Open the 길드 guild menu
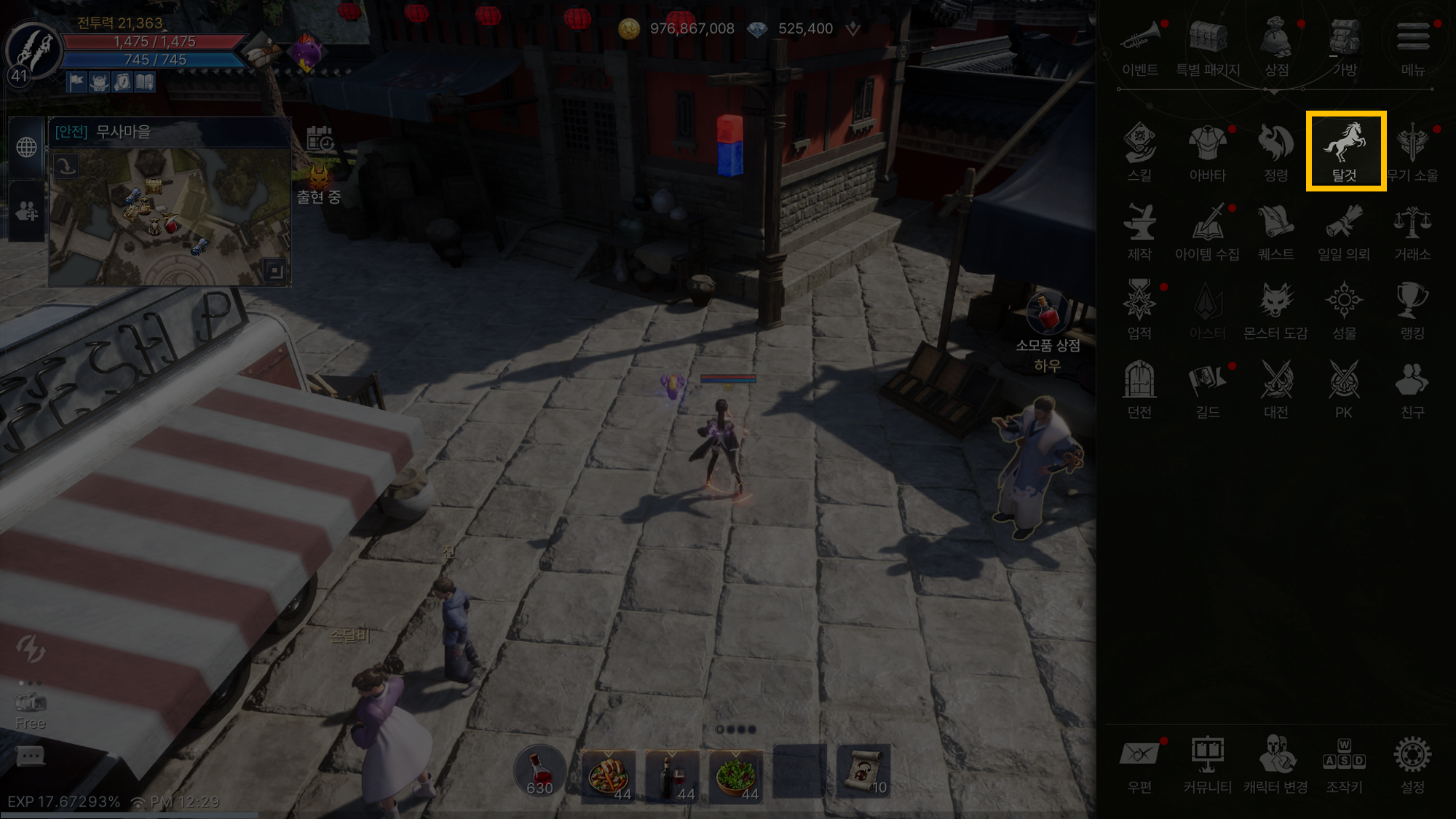 [1208, 387]
